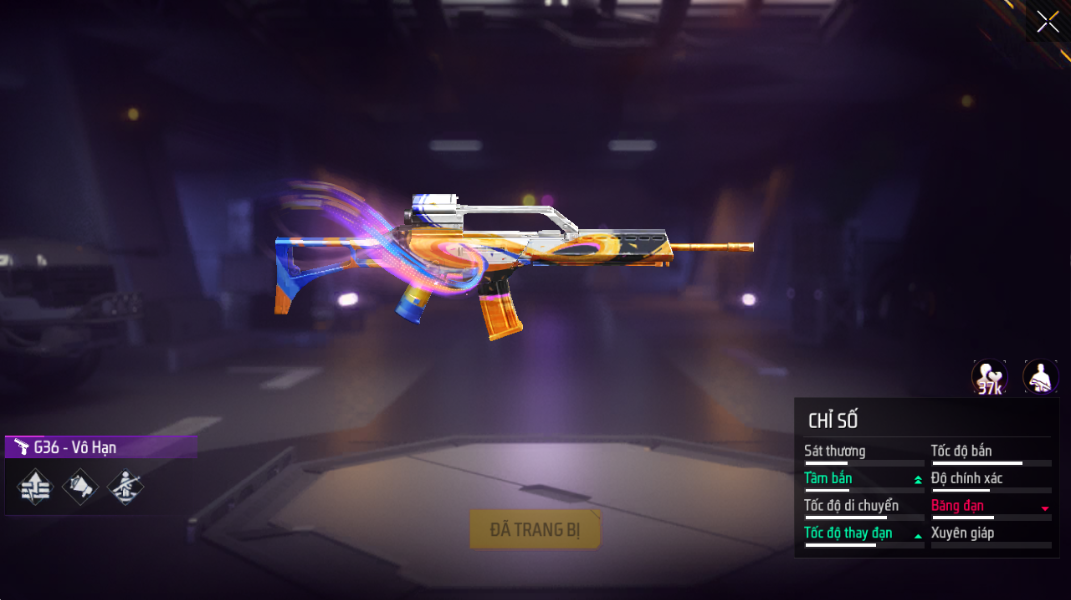Open the 37k likes heart icon
The width and height of the screenshot is (1071, 600).
989,378
